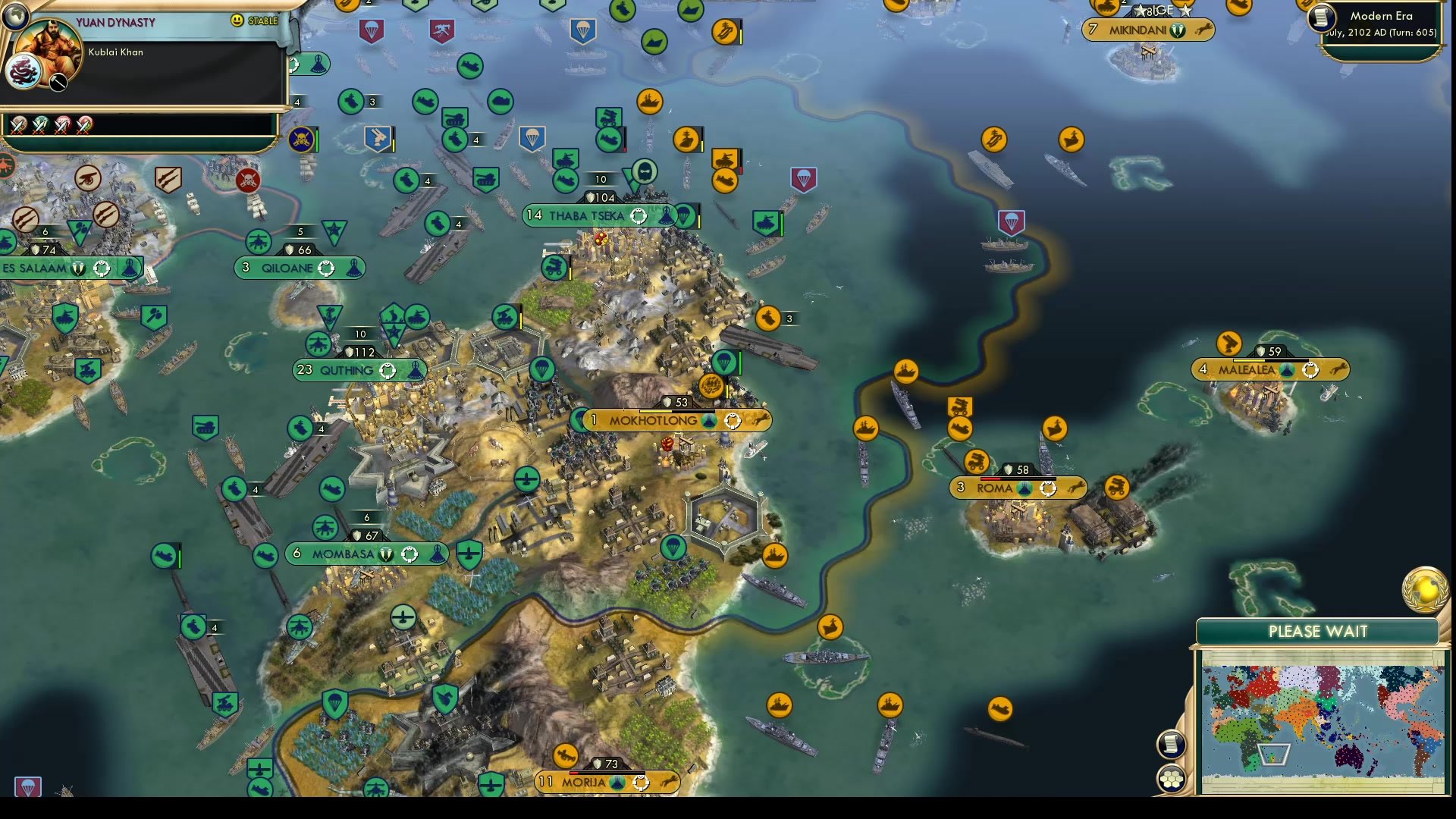
Task: Click a crossed-swords war status icon below Kublai Khan
Action: 17,124
